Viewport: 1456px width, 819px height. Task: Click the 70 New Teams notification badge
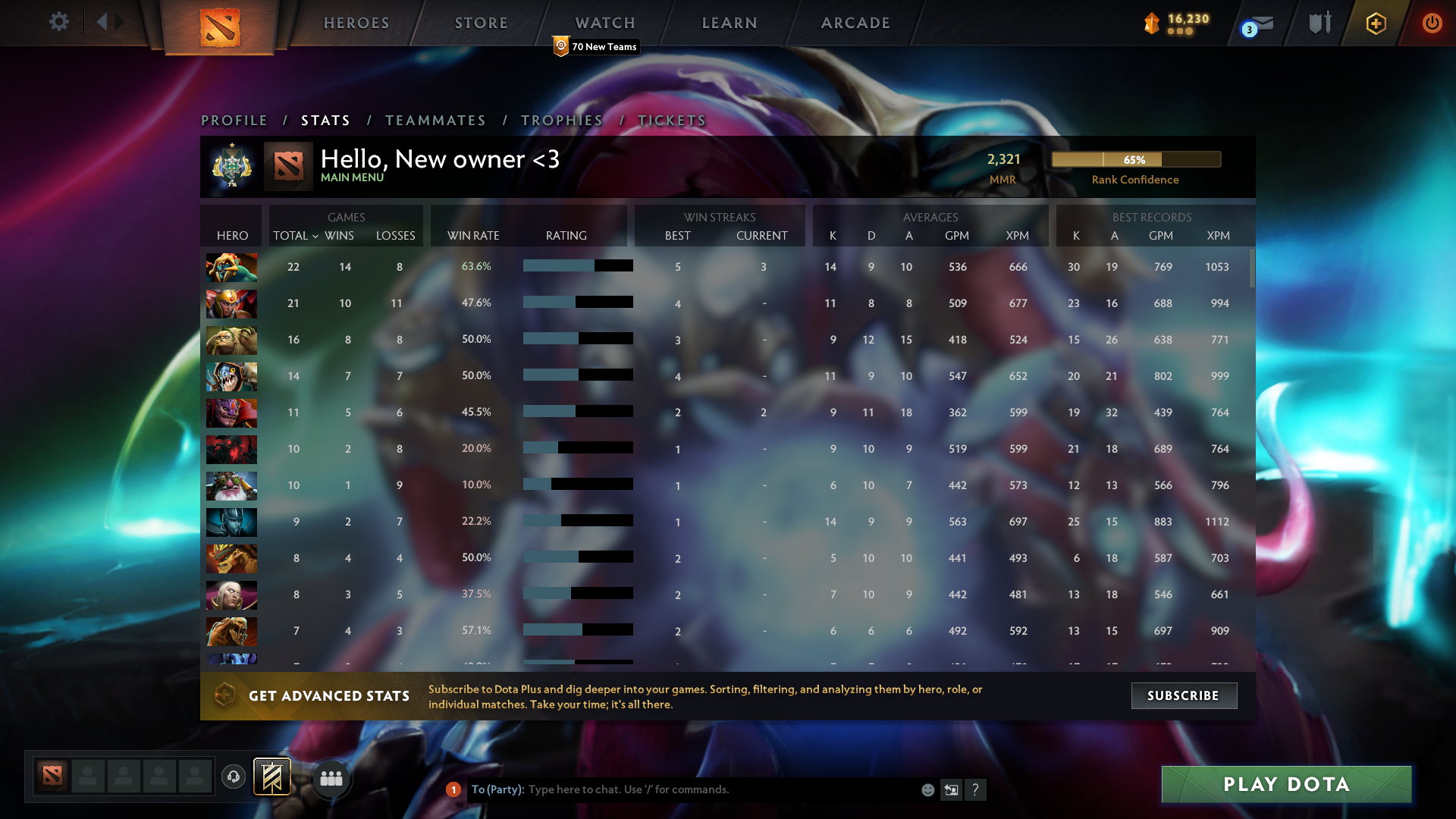[x=595, y=46]
